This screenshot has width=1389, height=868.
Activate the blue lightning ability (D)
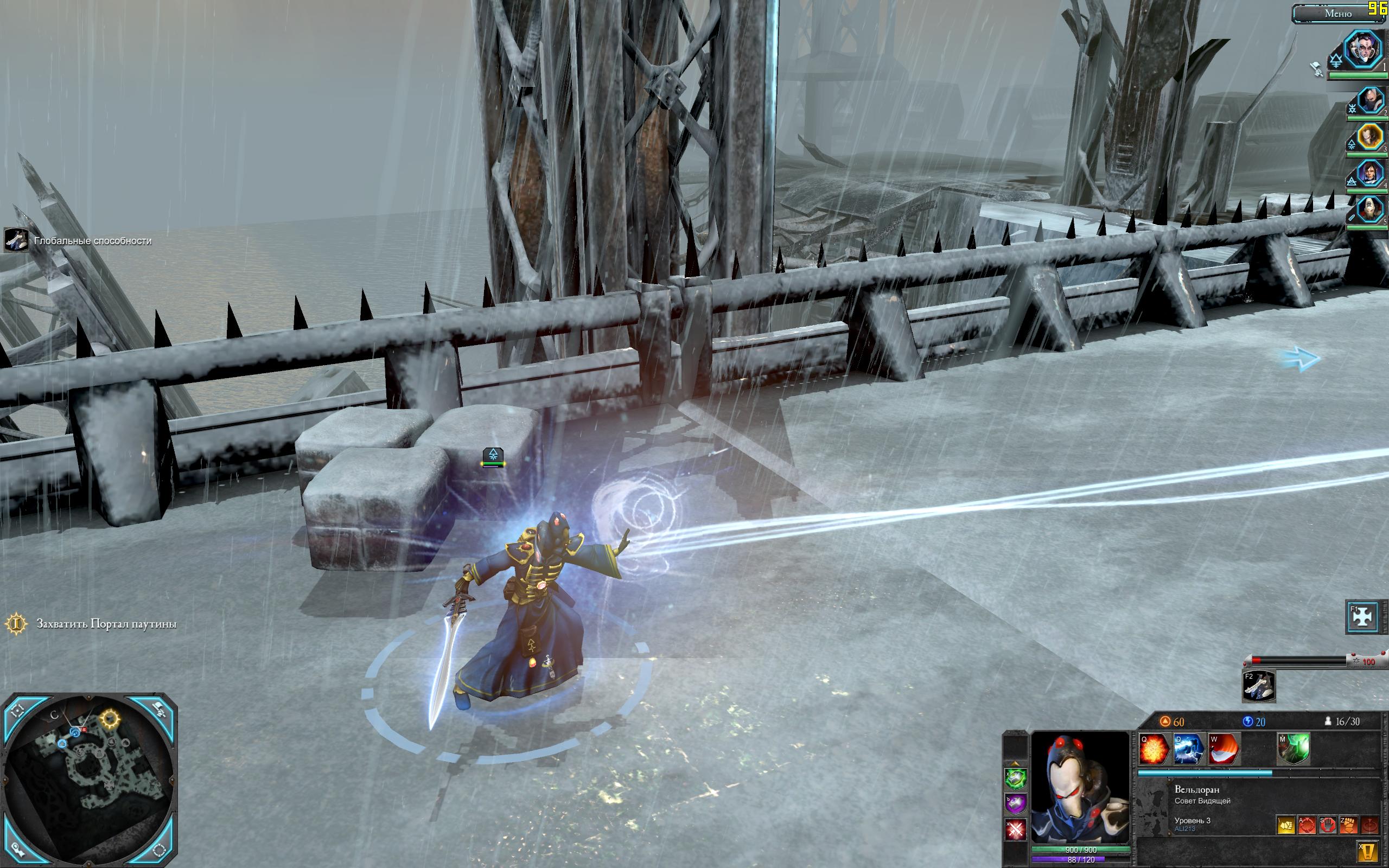(x=1188, y=749)
